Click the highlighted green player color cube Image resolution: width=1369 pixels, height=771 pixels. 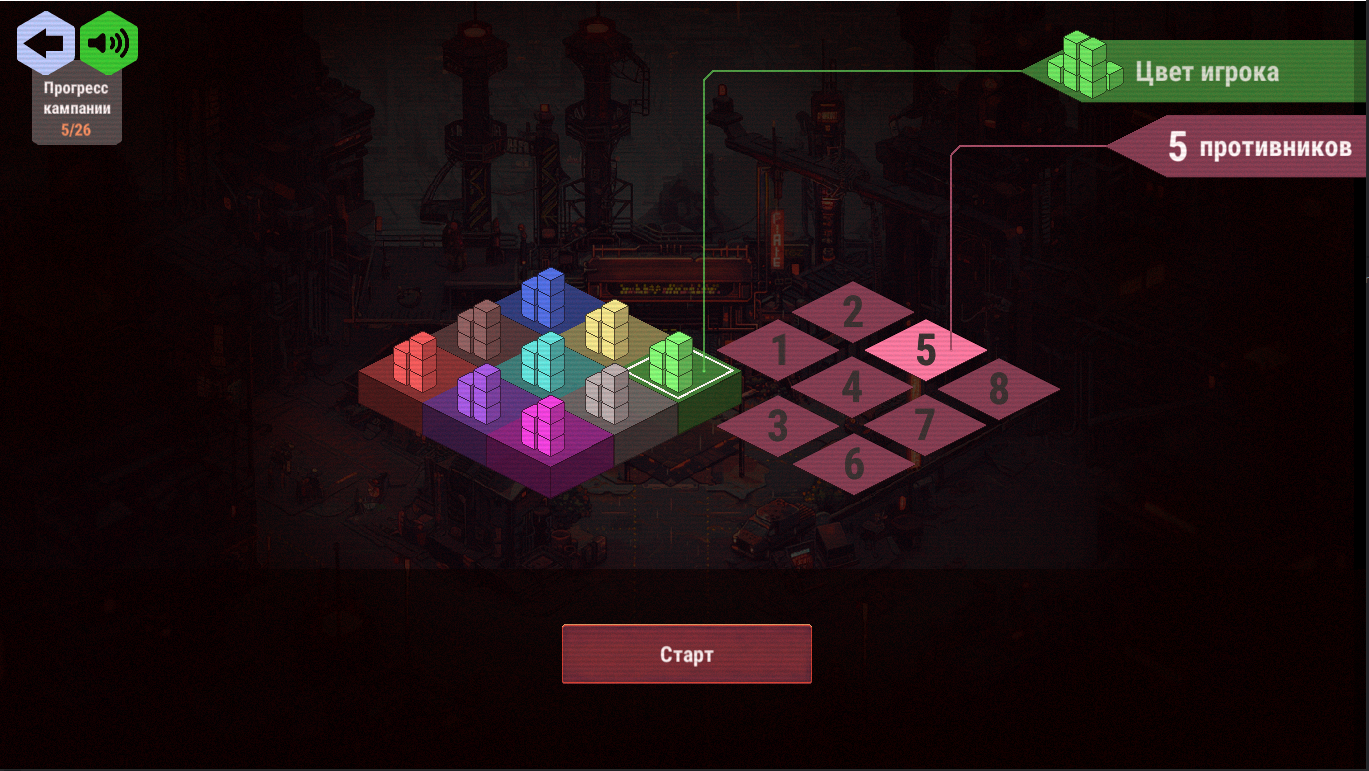click(670, 363)
